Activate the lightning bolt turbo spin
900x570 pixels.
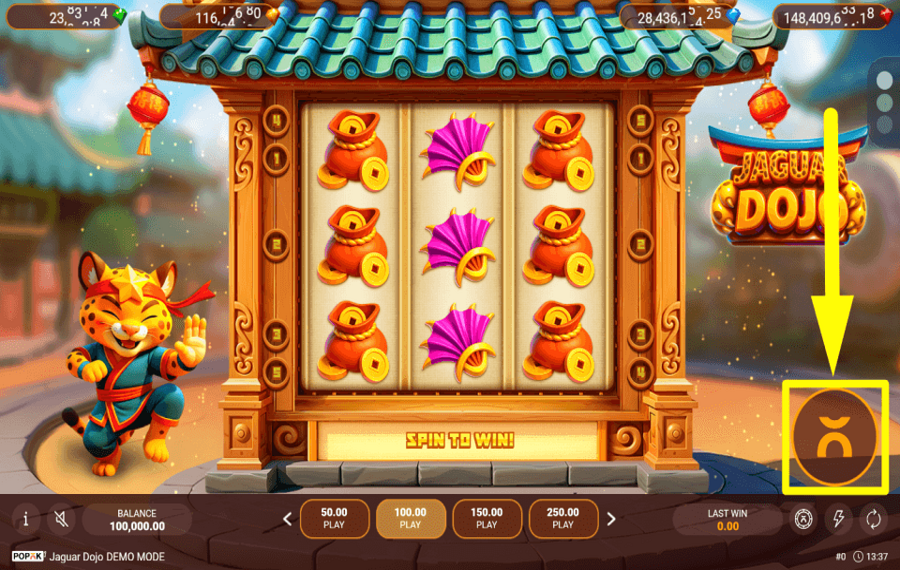click(x=838, y=519)
